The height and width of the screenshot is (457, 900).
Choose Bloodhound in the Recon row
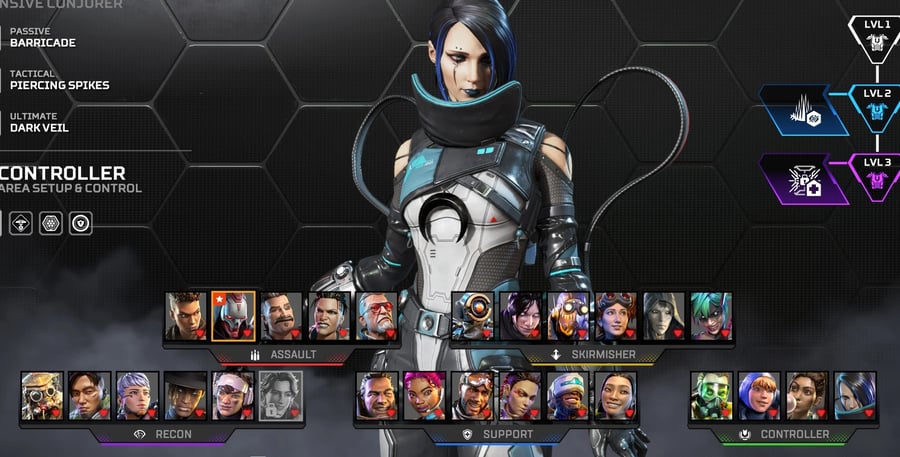pyautogui.click(x=42, y=396)
